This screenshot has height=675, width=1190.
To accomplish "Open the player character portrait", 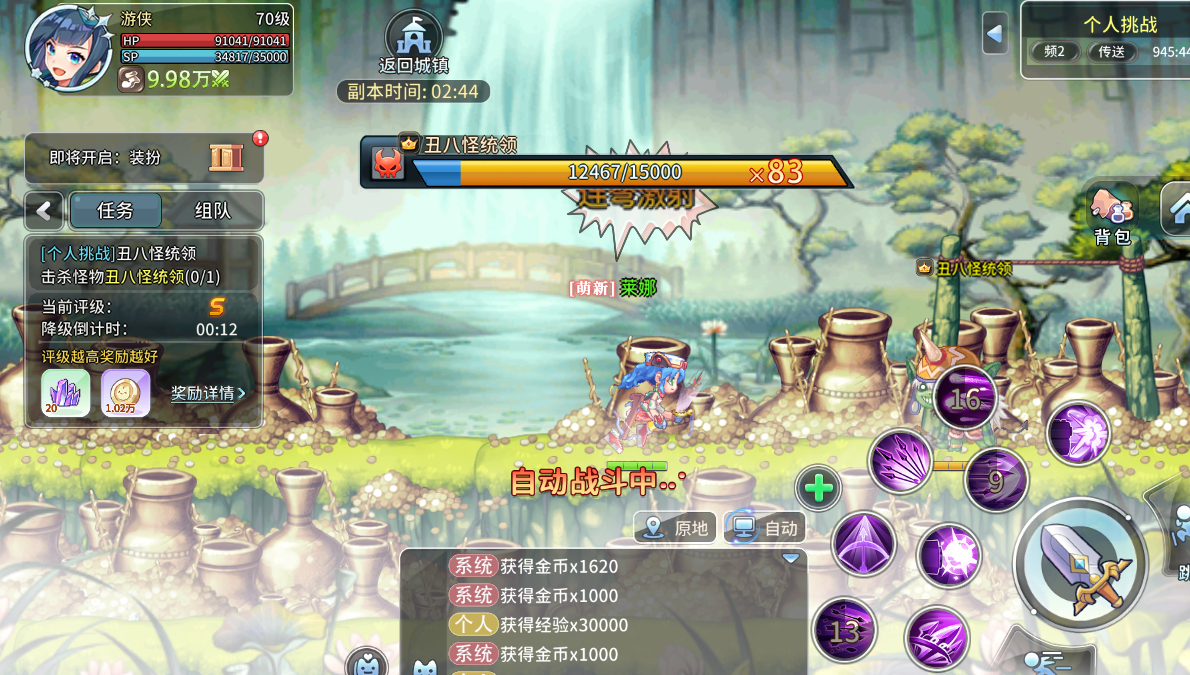I will [x=69, y=48].
